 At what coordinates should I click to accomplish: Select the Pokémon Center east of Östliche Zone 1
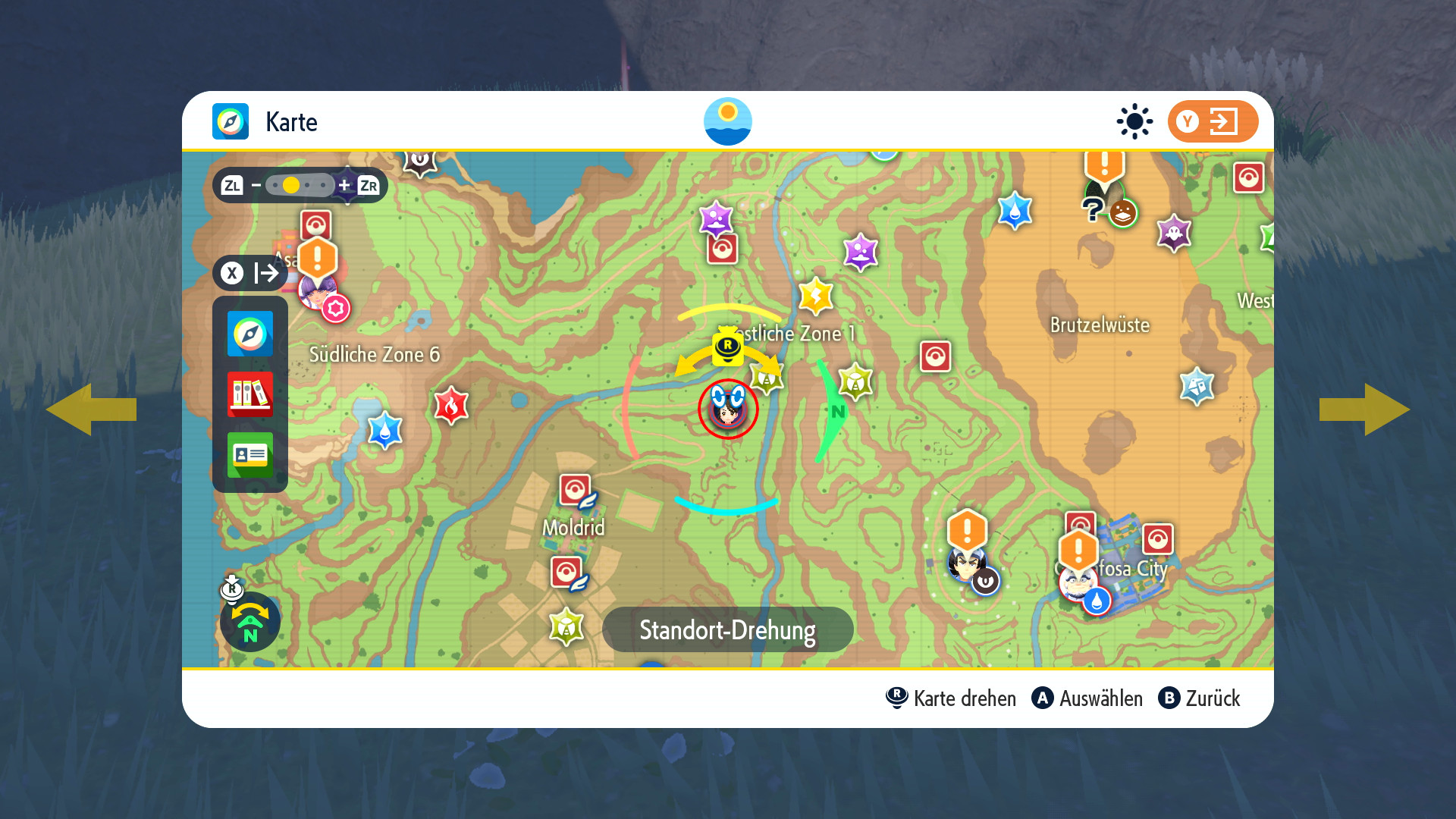[935, 356]
